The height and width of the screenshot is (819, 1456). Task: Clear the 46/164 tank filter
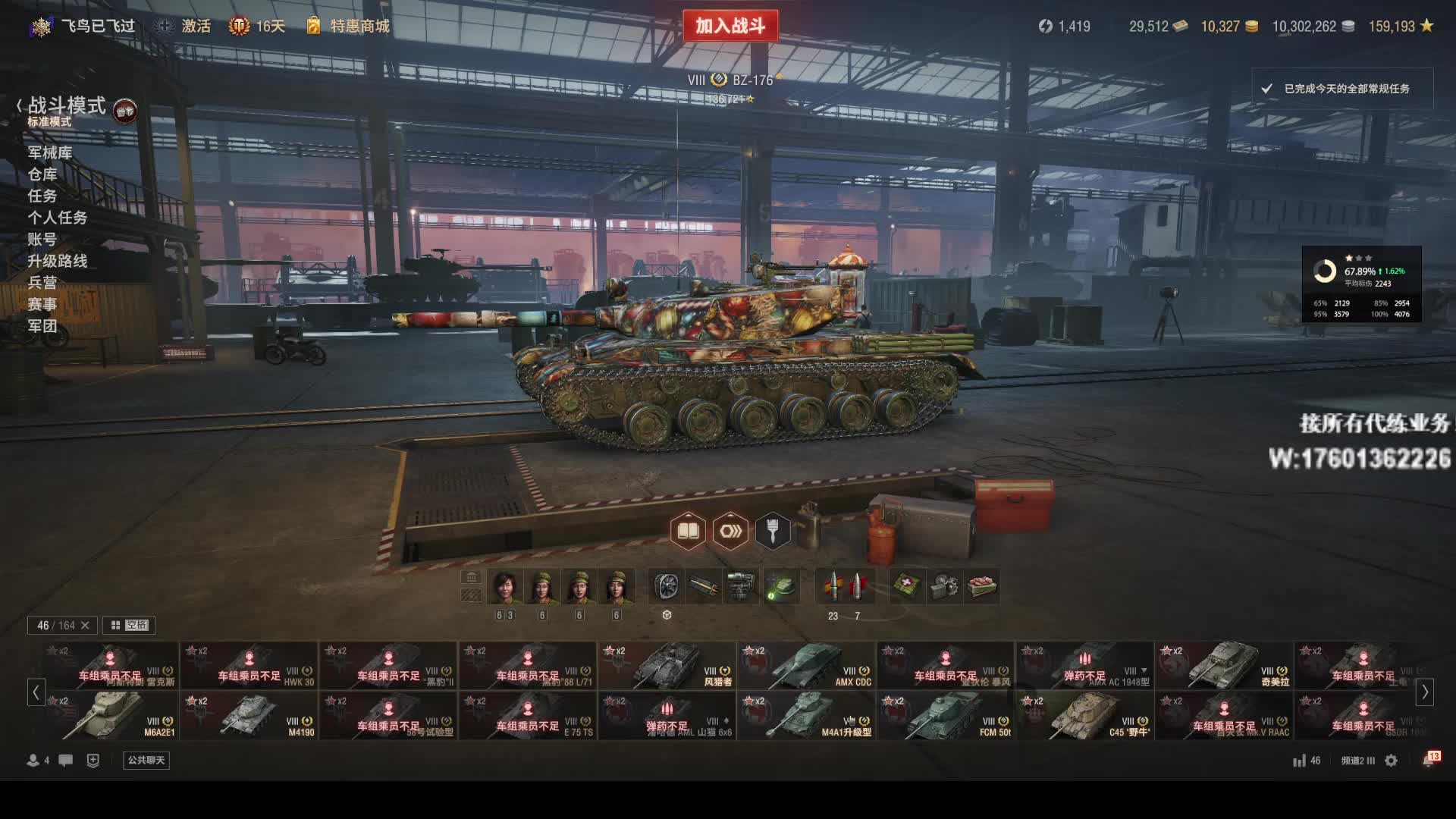click(85, 625)
